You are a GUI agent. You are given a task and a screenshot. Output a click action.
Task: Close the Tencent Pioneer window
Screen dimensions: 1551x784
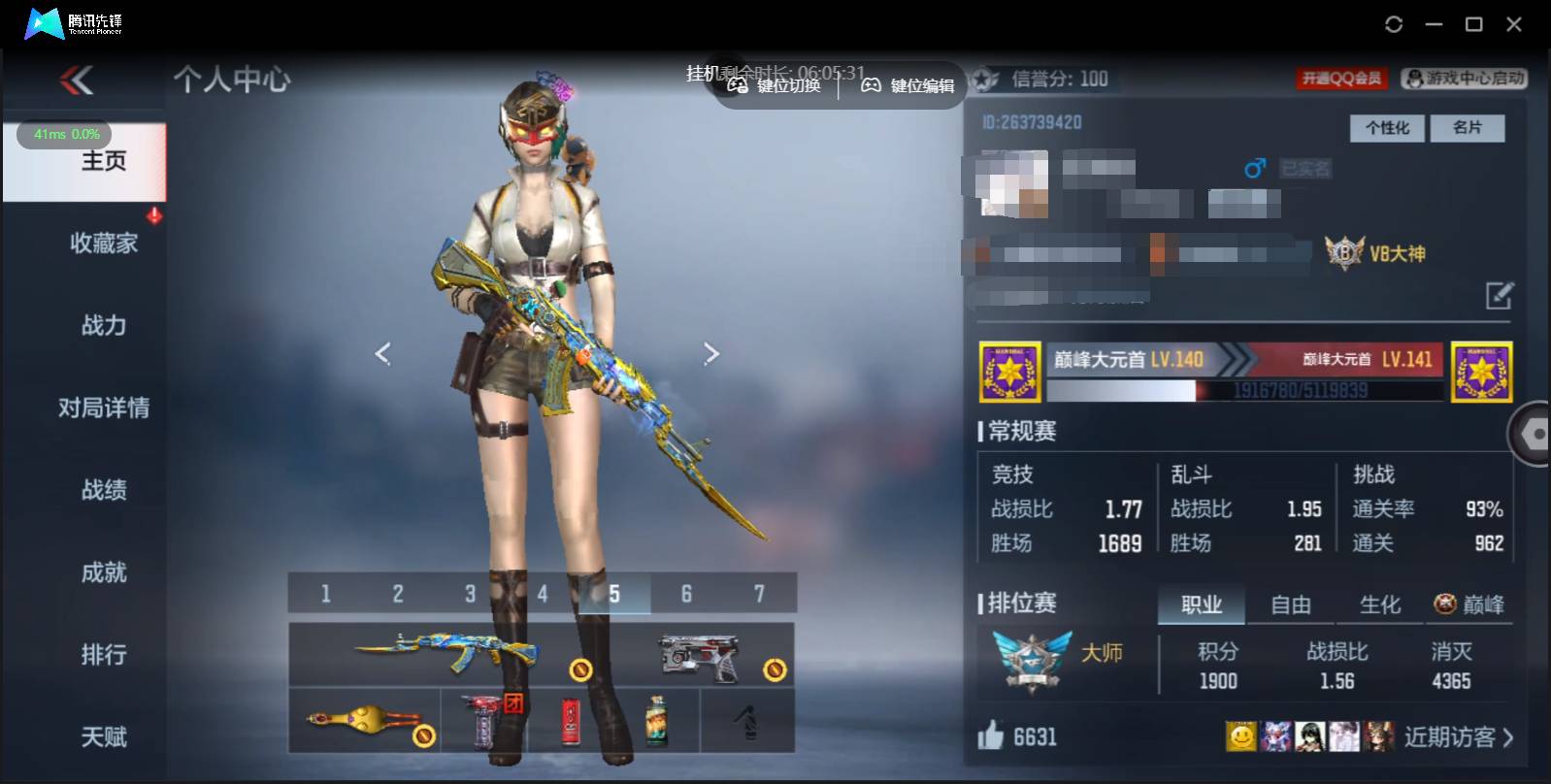(1513, 24)
